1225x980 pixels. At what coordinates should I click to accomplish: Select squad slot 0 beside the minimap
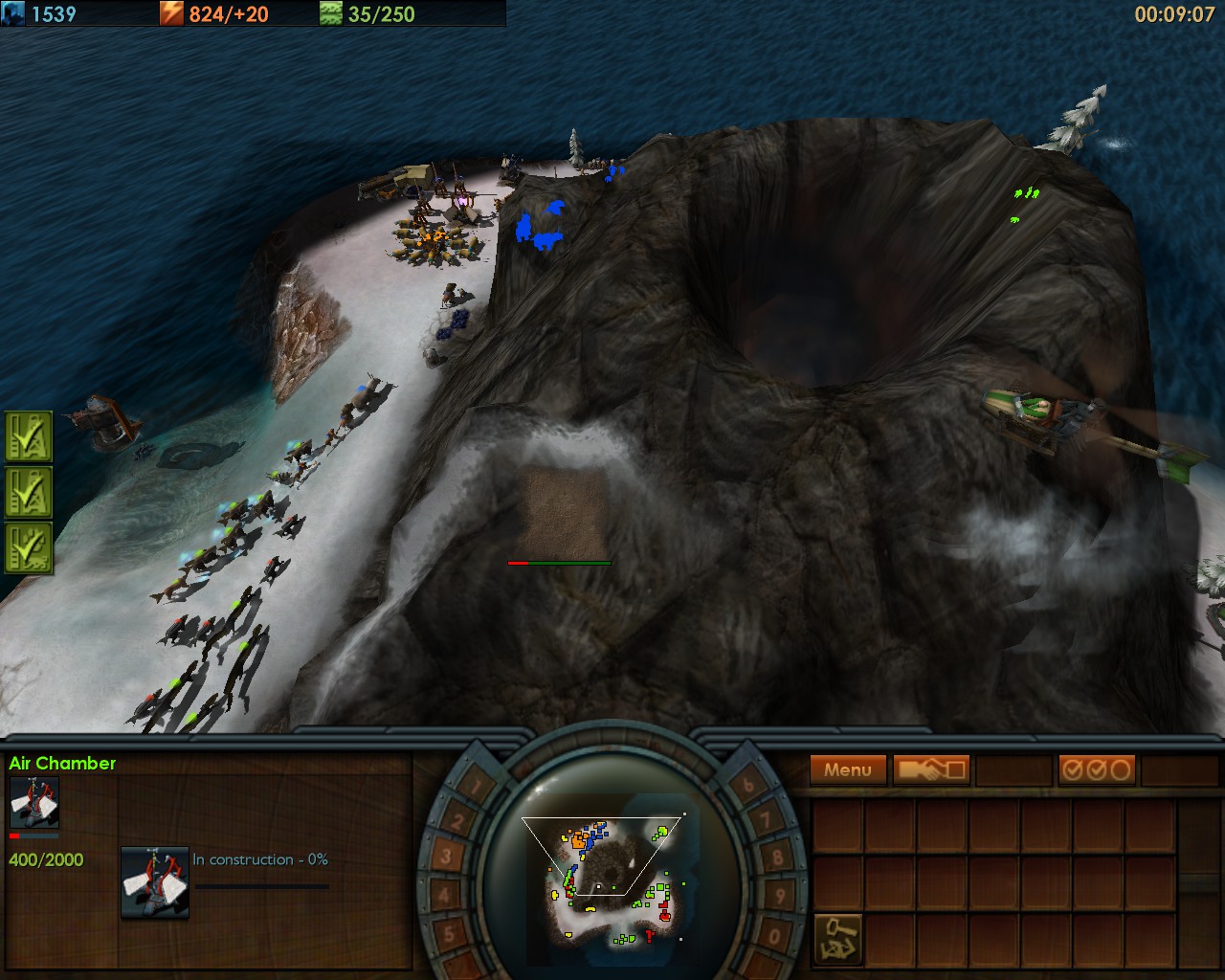[x=772, y=934]
